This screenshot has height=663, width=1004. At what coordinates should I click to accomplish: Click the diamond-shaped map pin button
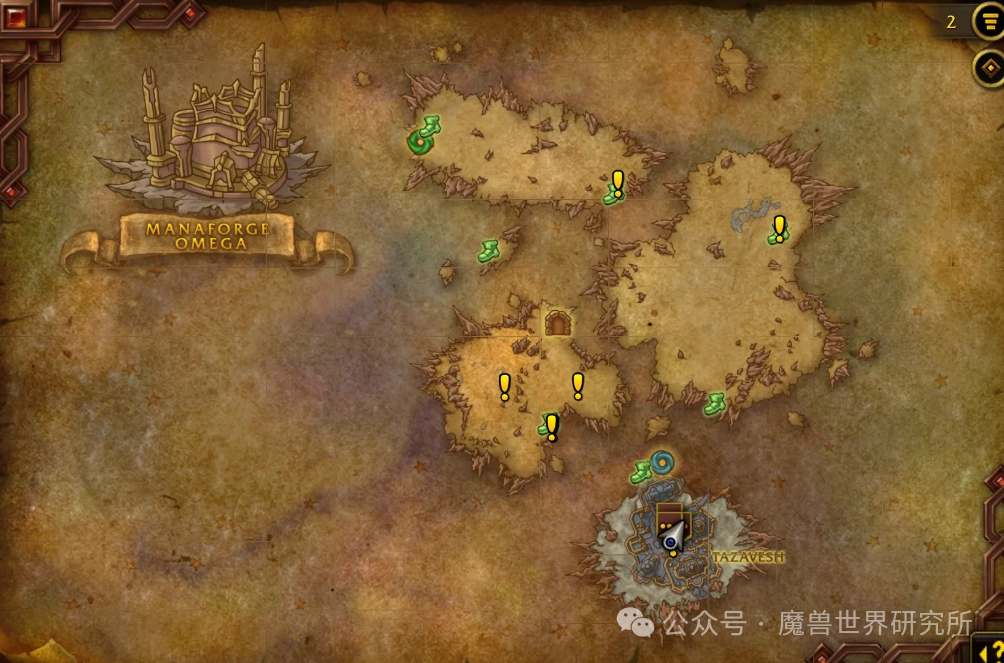pos(989,68)
